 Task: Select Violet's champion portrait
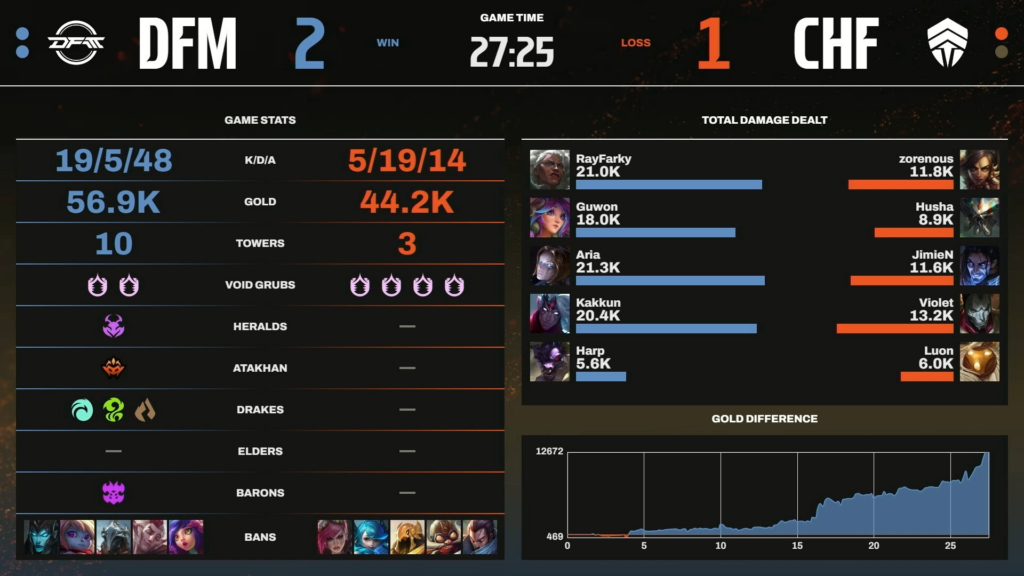(979, 313)
